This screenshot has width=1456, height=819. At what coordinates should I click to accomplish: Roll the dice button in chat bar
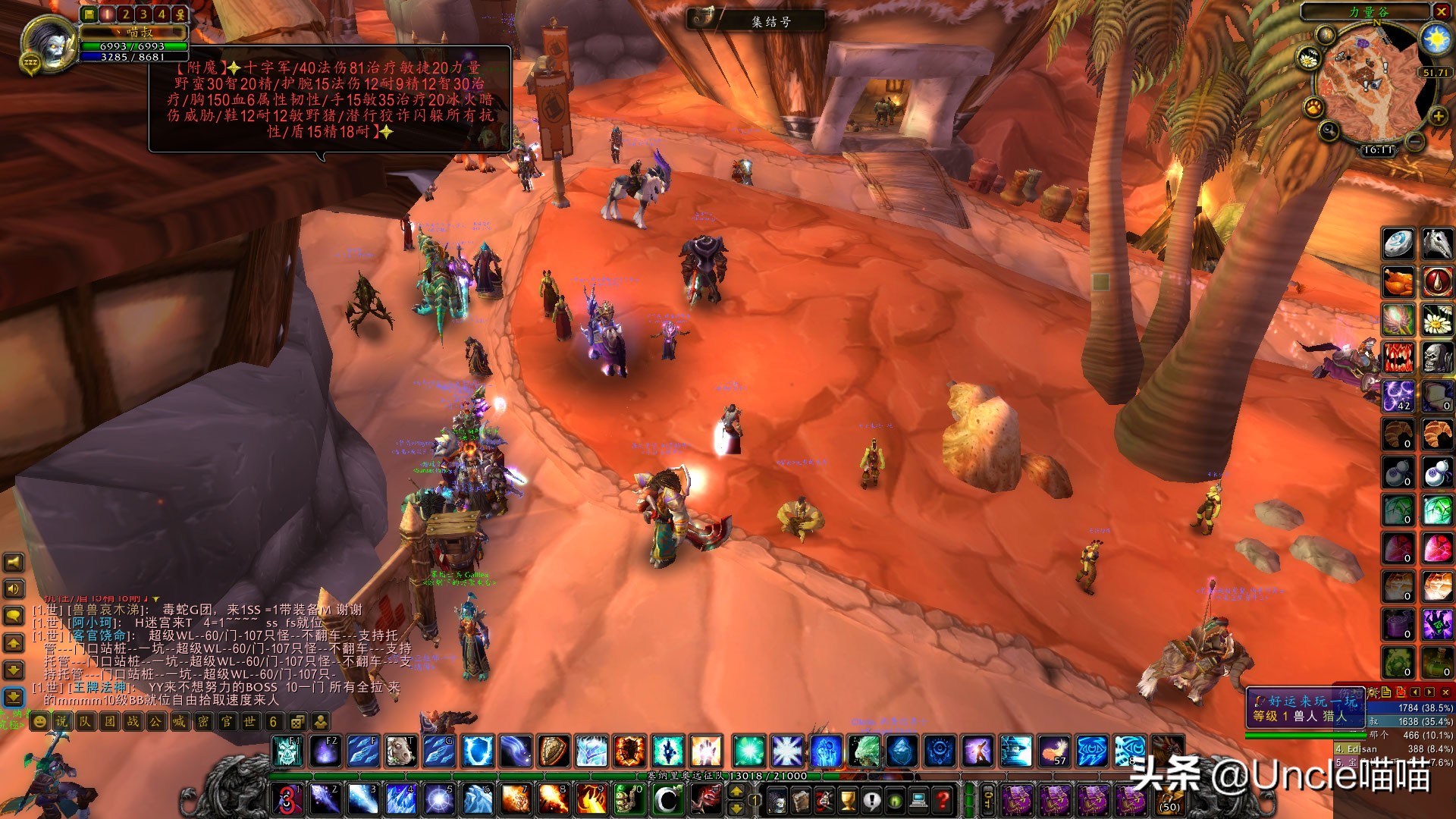(x=297, y=721)
